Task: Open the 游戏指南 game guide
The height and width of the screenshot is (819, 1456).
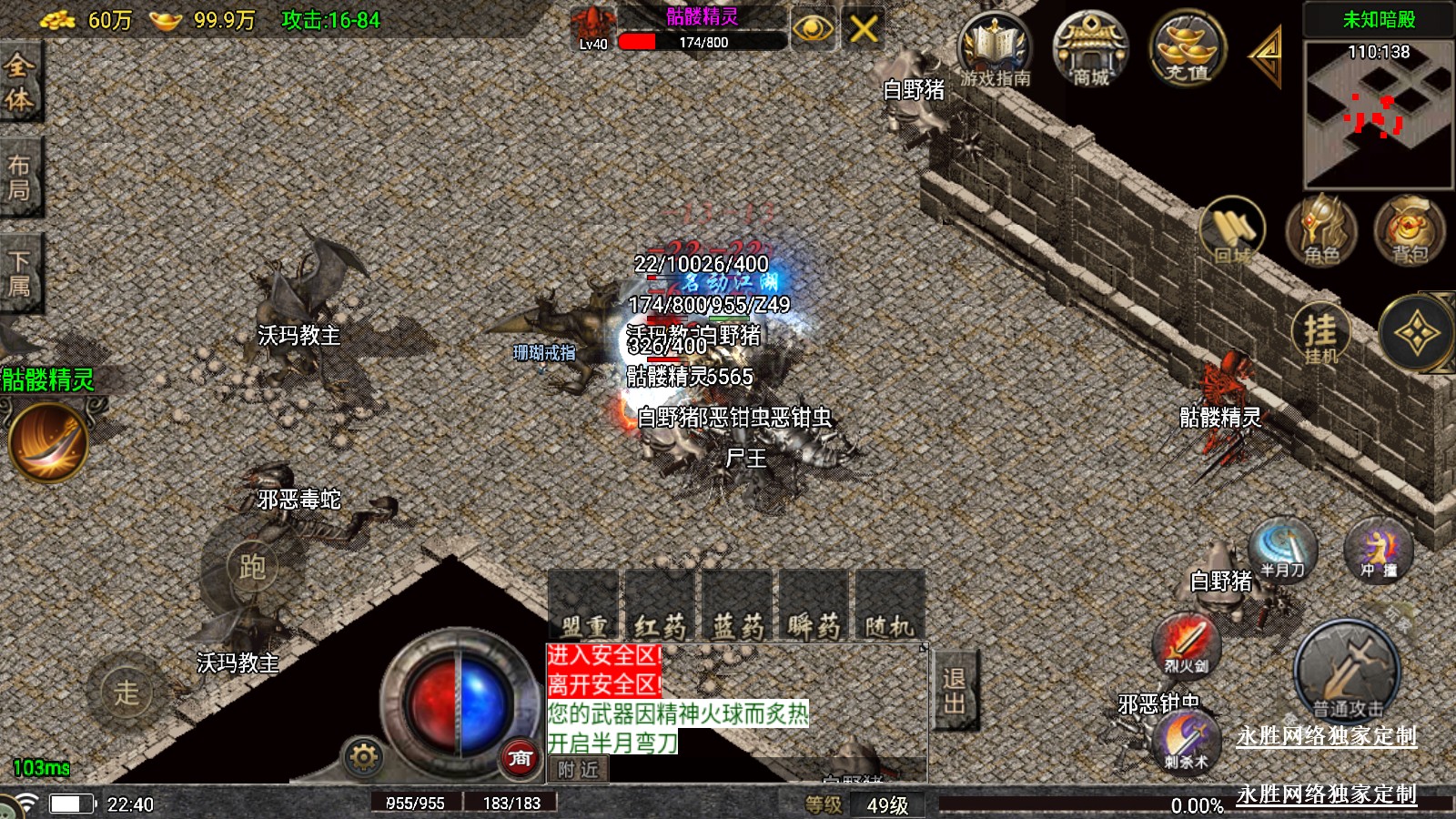Action: click(x=995, y=50)
